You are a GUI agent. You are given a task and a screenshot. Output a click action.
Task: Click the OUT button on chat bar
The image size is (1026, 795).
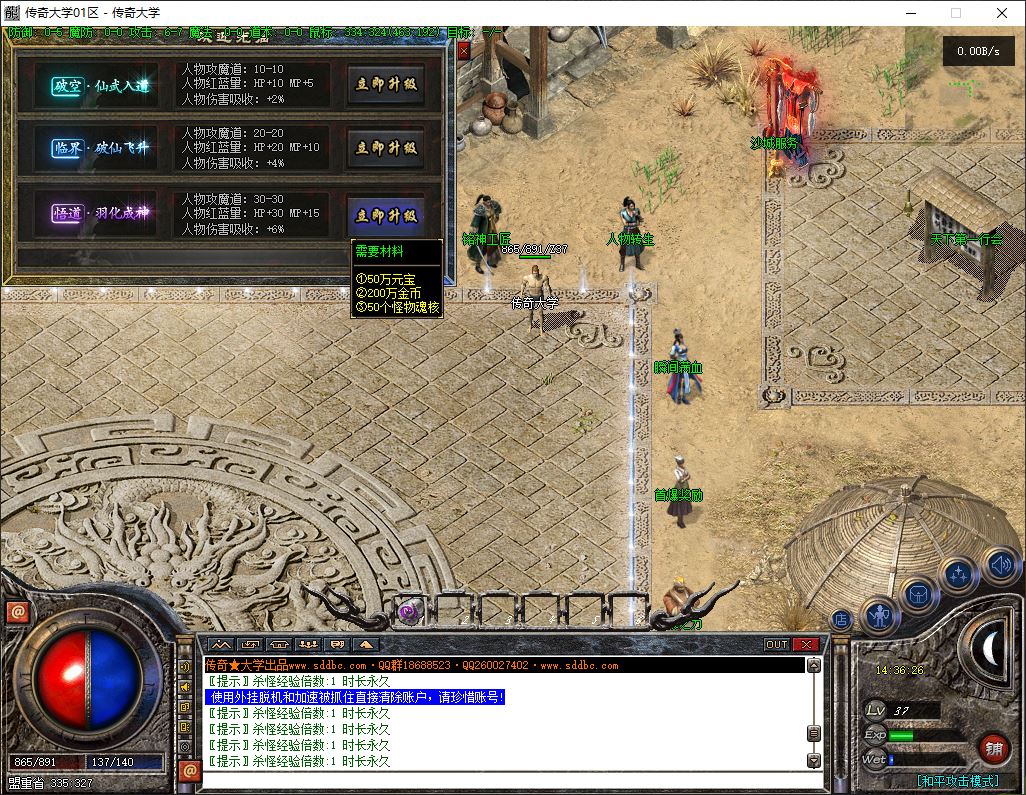(x=777, y=645)
